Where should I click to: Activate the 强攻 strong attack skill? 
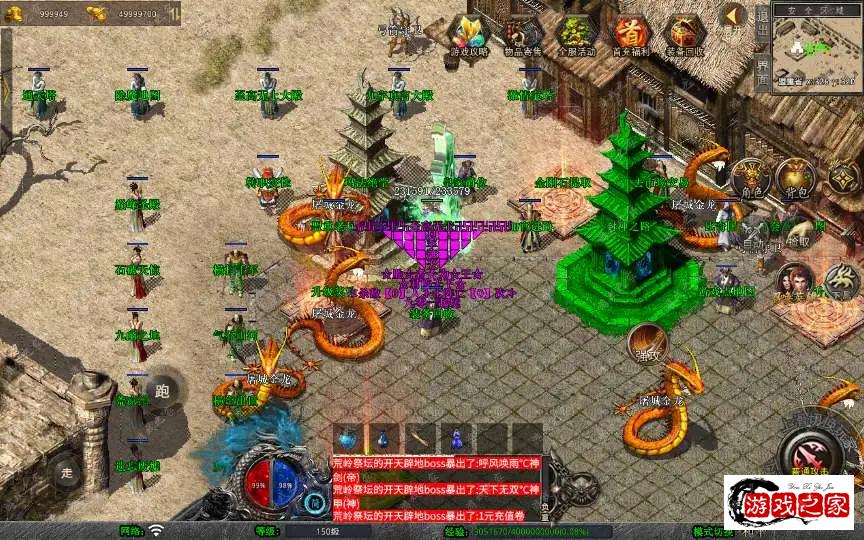click(647, 343)
